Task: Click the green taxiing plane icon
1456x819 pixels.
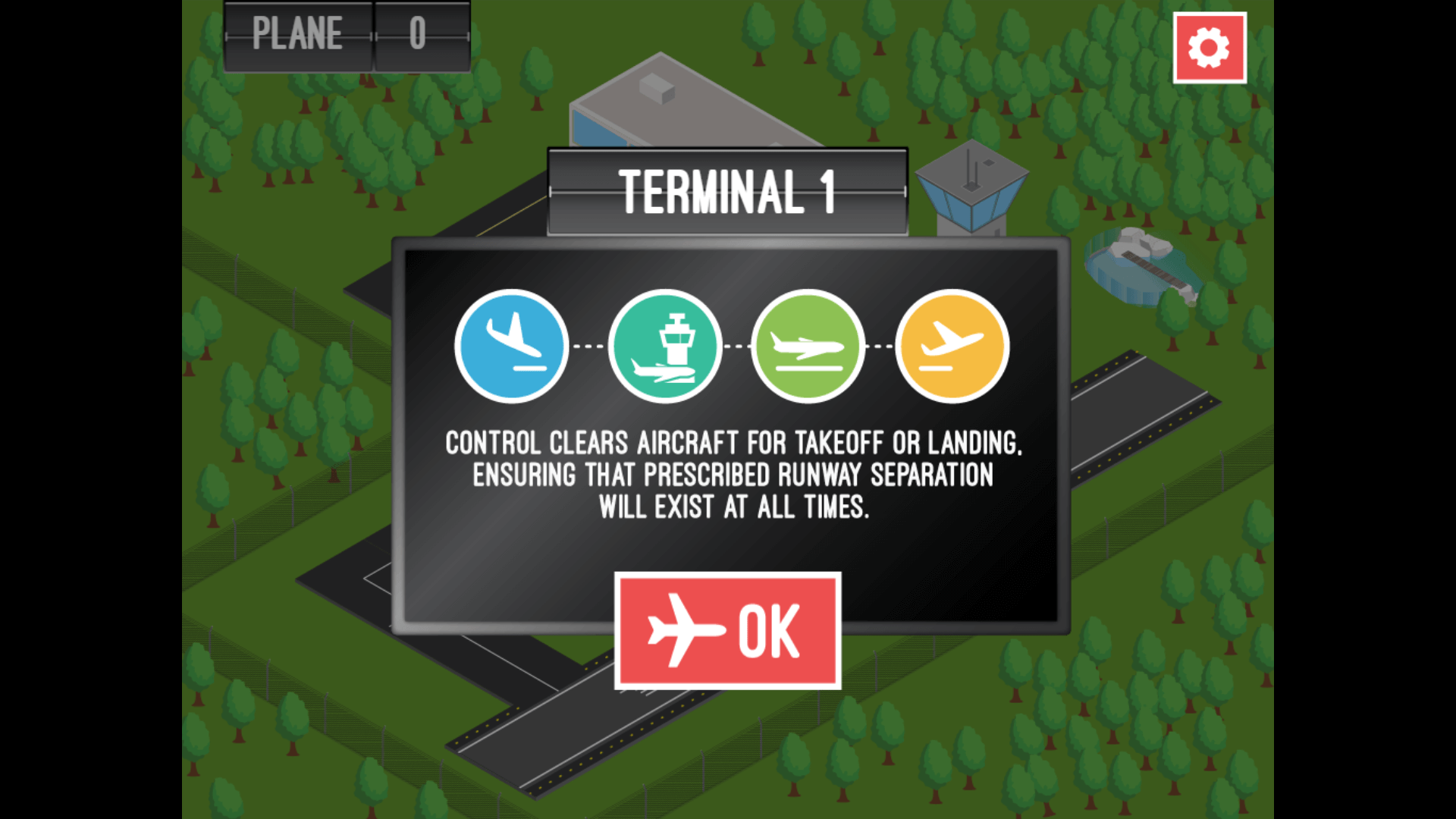Action: coord(808,347)
